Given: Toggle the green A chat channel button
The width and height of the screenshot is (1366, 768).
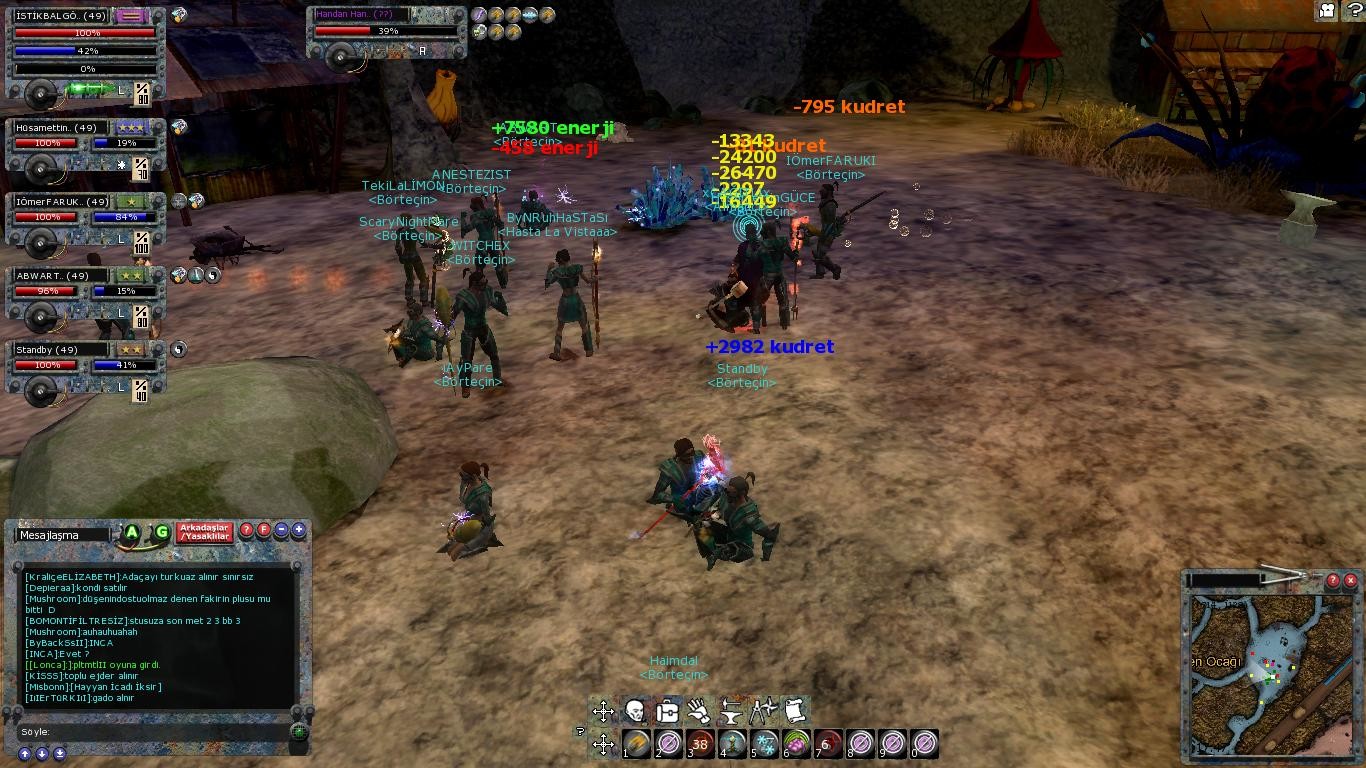Looking at the screenshot, I should (x=131, y=533).
